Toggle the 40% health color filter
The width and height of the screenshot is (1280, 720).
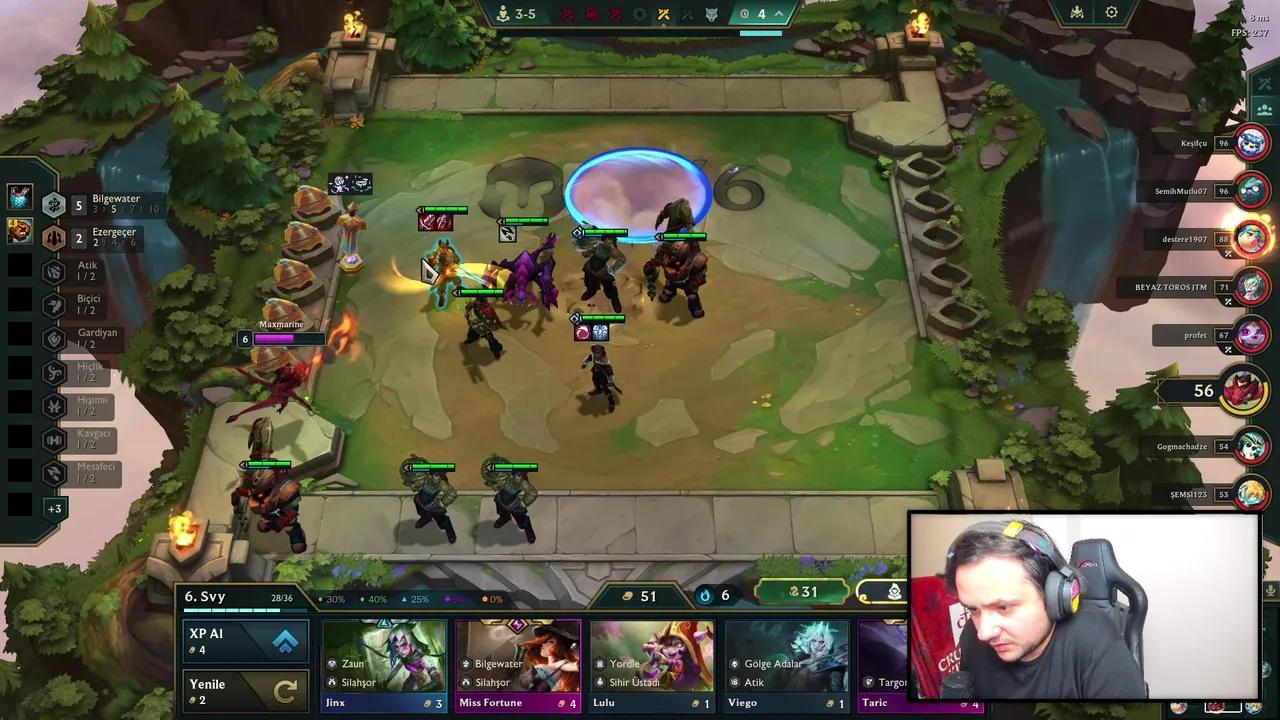click(x=376, y=598)
